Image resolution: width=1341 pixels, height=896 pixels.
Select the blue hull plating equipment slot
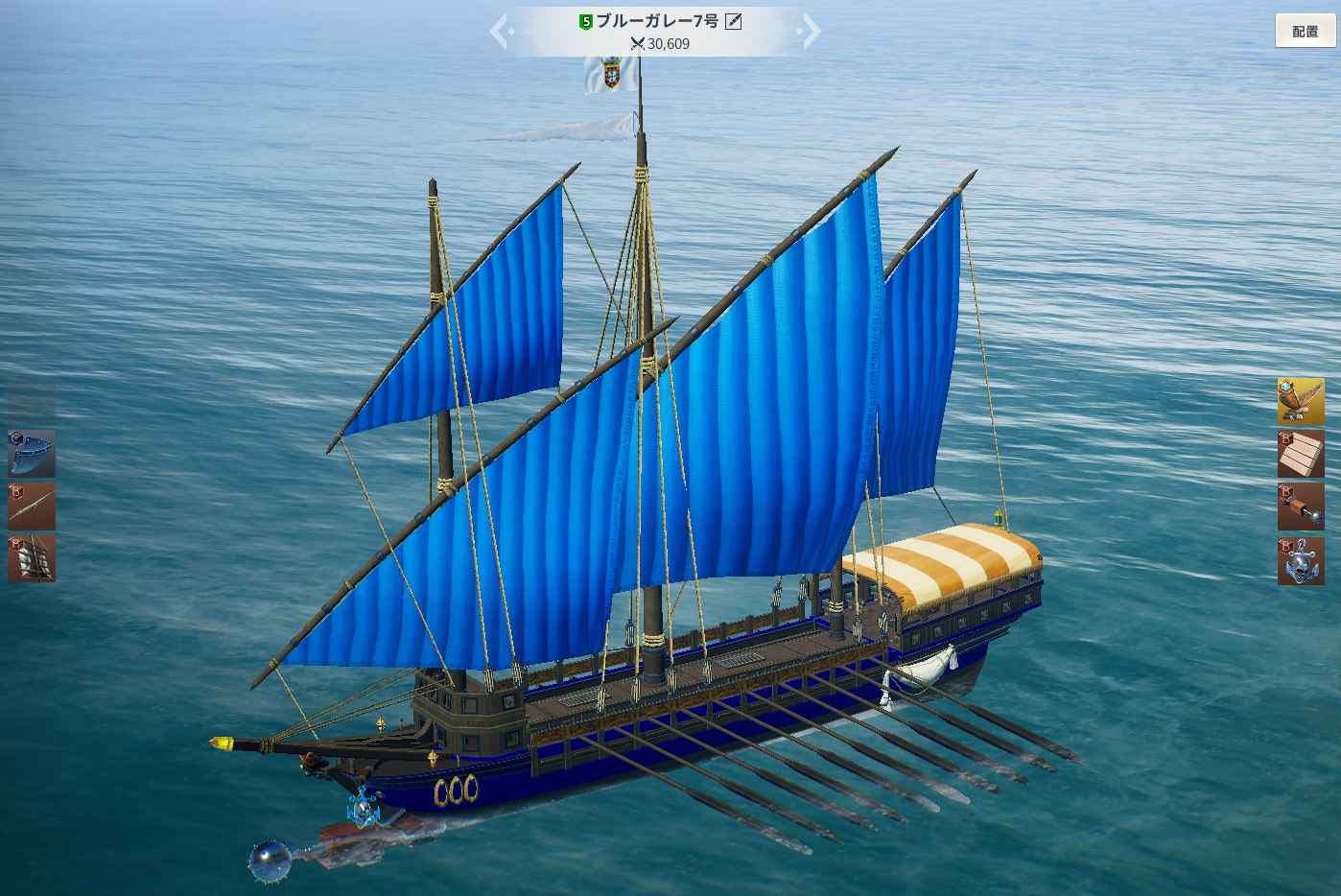pyautogui.click(x=32, y=454)
